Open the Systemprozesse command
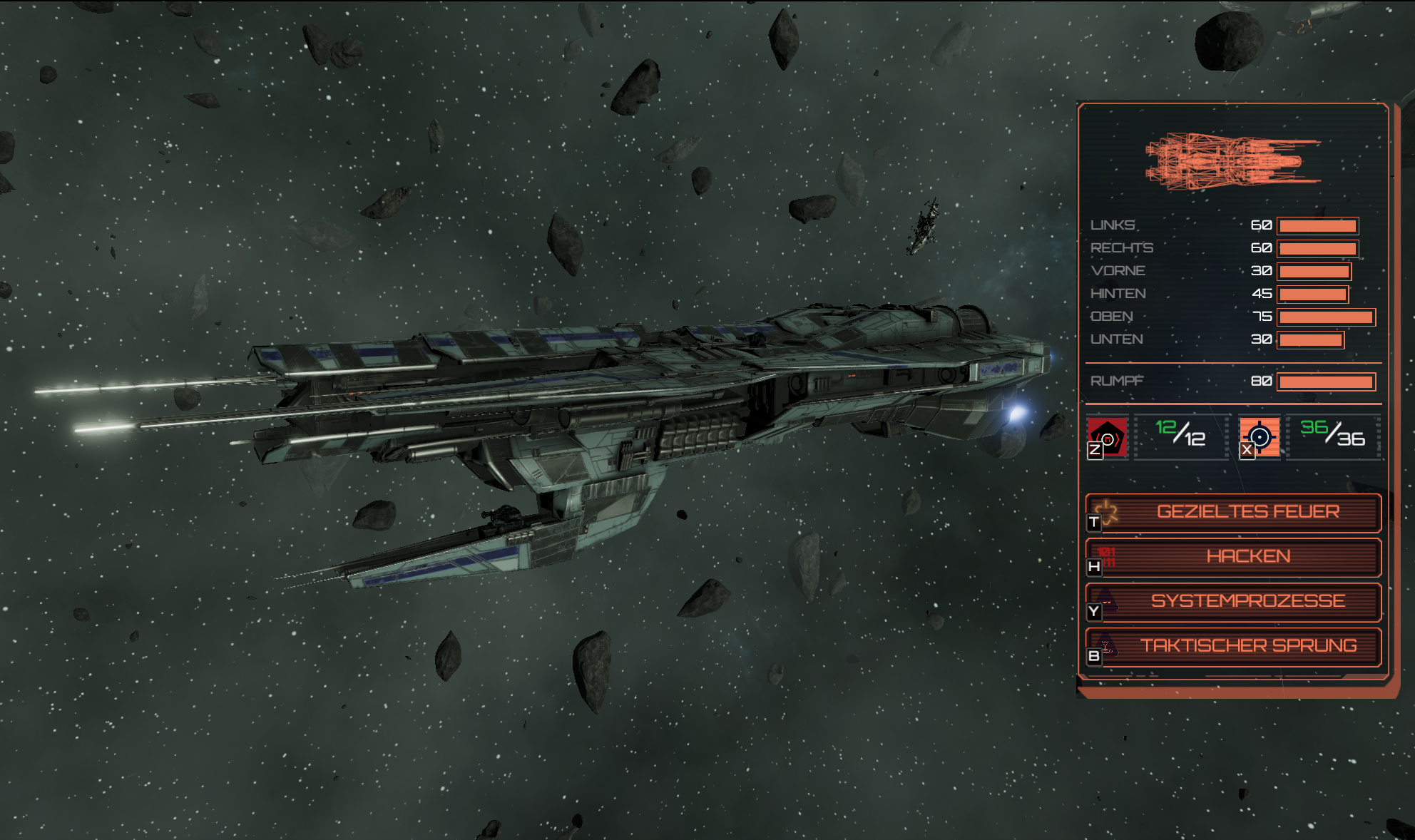Screen dimensions: 1415x840 point(1234,602)
